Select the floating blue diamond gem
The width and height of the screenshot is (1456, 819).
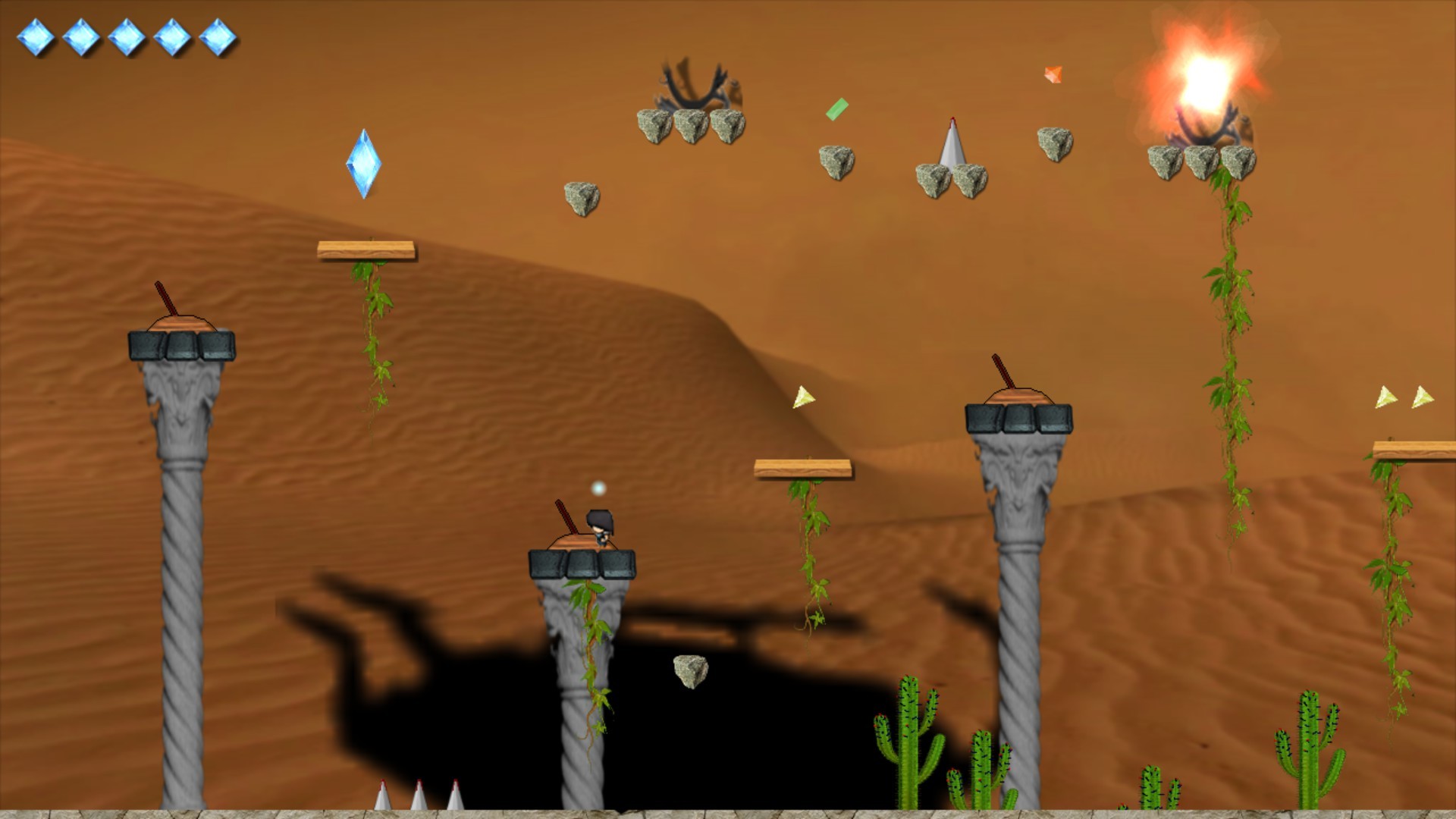pyautogui.click(x=362, y=165)
